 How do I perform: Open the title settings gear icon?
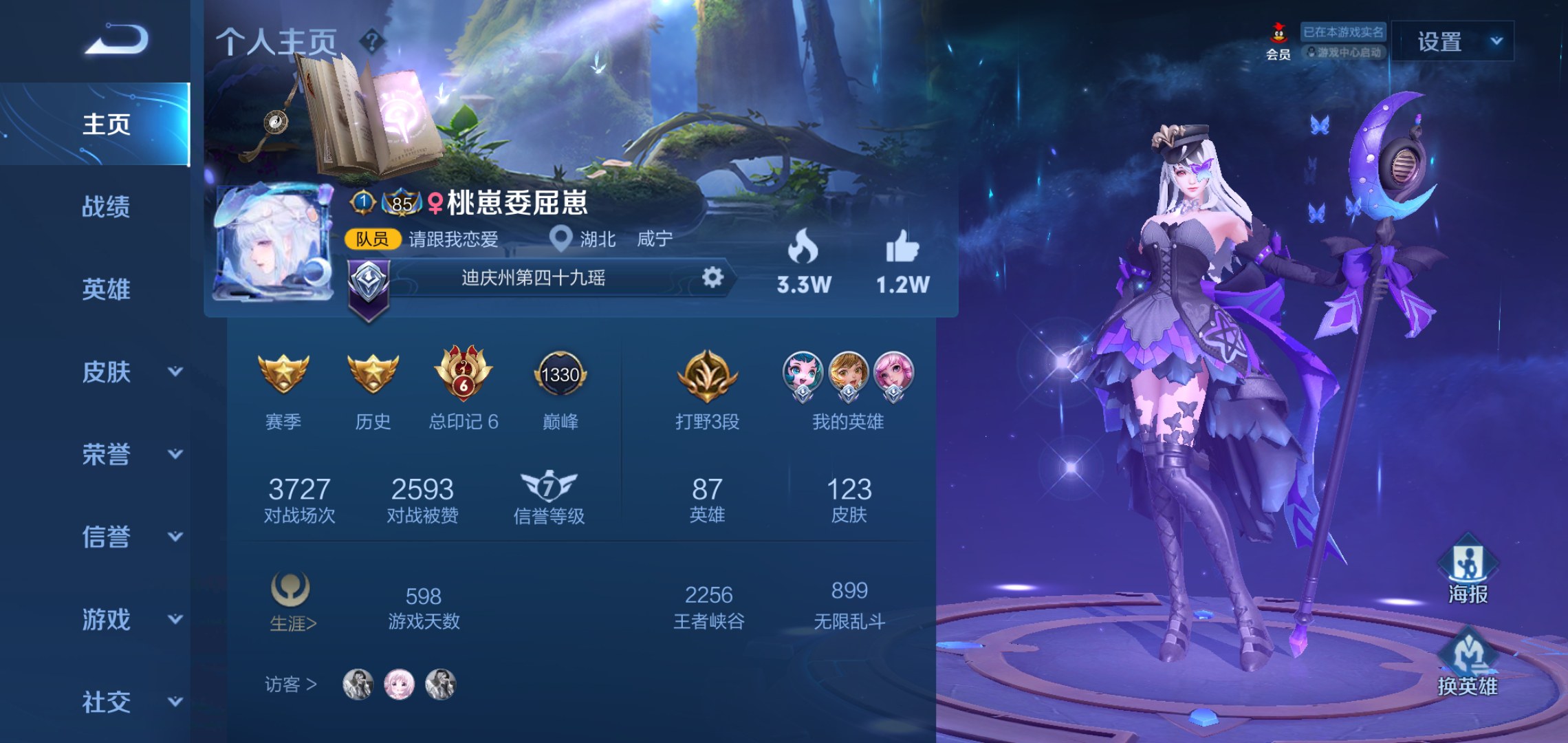(712, 277)
